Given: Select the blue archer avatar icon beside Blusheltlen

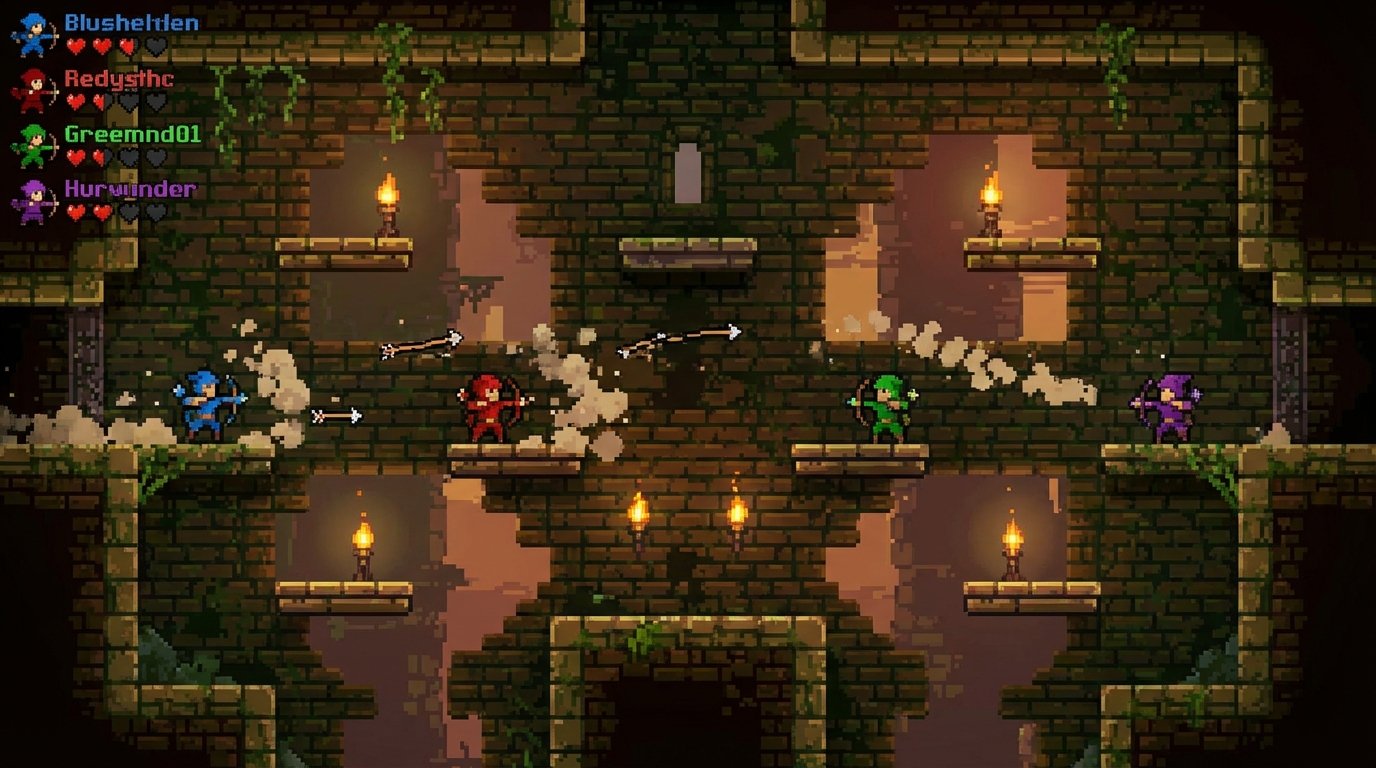Looking at the screenshot, I should [x=32, y=33].
